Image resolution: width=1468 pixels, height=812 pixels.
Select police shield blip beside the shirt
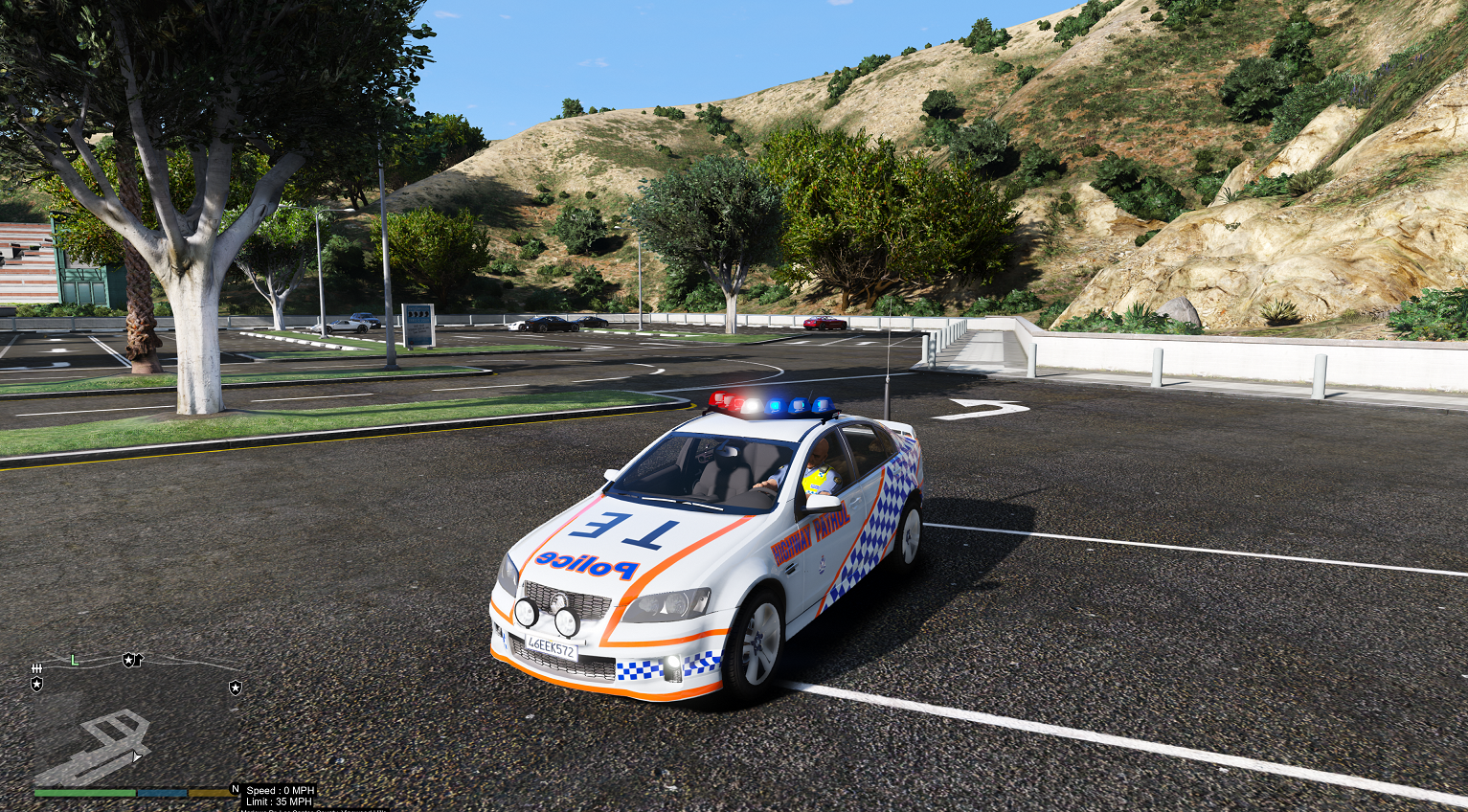pos(127,660)
